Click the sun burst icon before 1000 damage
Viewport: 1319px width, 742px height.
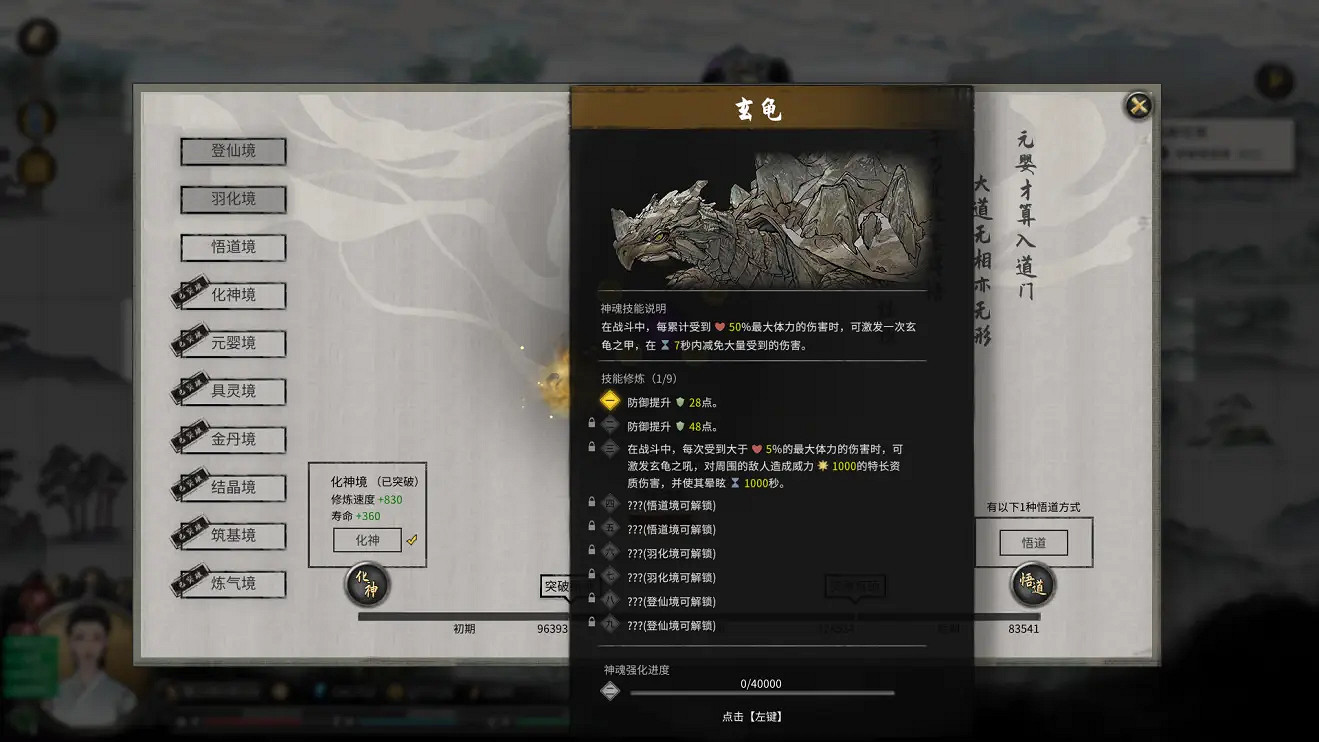(822, 466)
